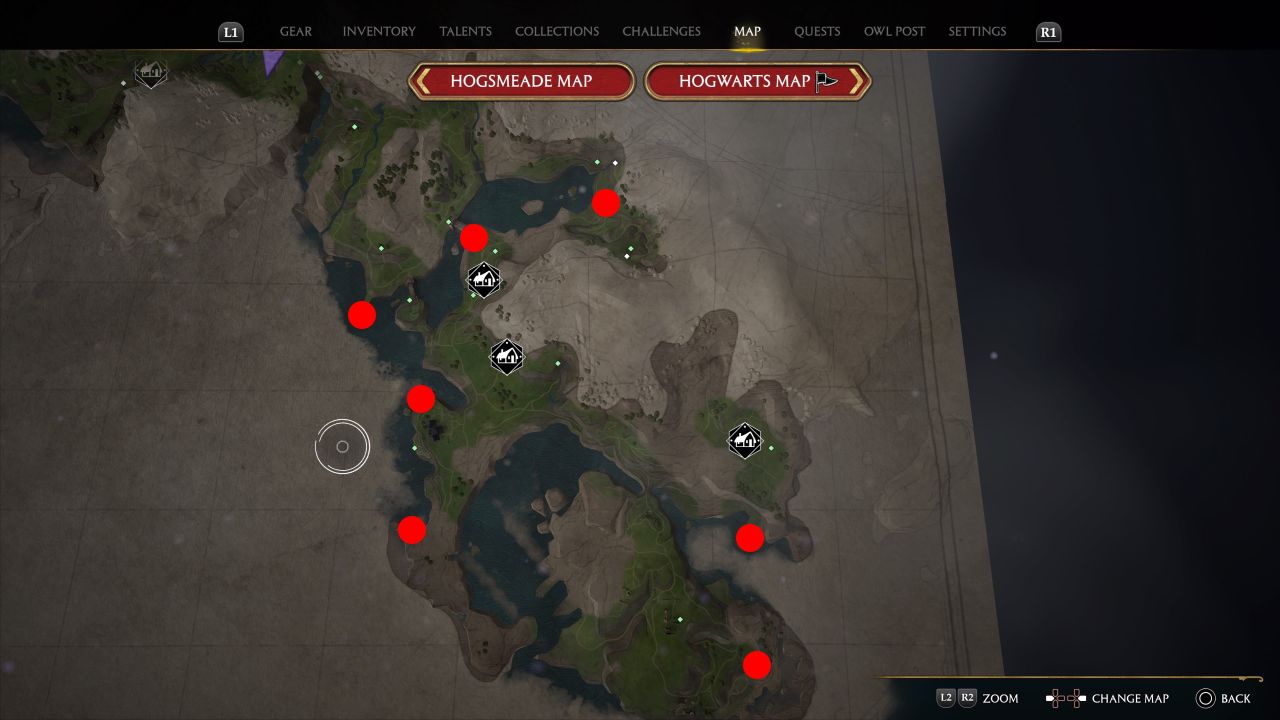Select the Owl Post menu item
The height and width of the screenshot is (720, 1280).
[894, 31]
